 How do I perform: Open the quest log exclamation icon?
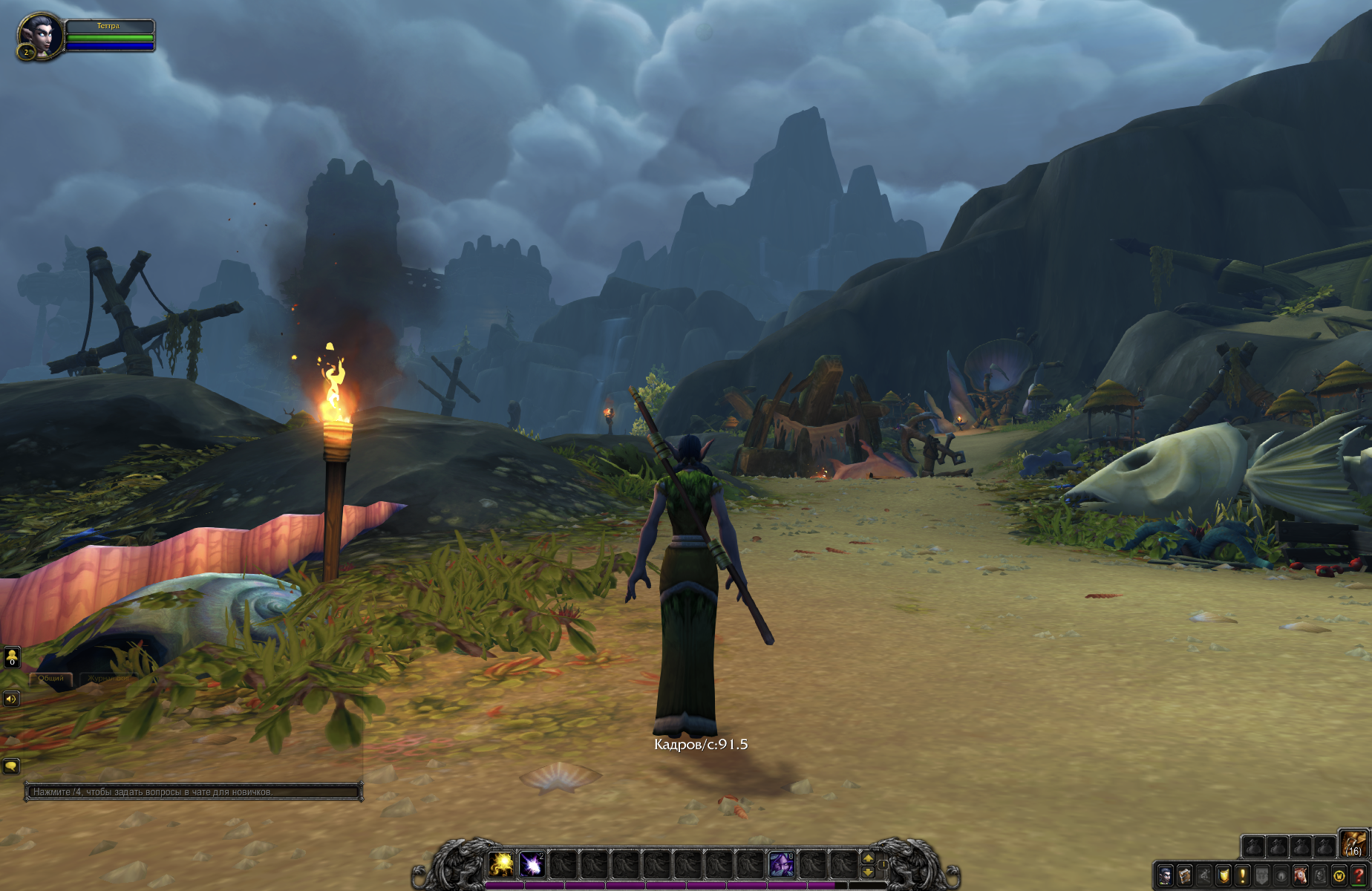[x=1243, y=875]
